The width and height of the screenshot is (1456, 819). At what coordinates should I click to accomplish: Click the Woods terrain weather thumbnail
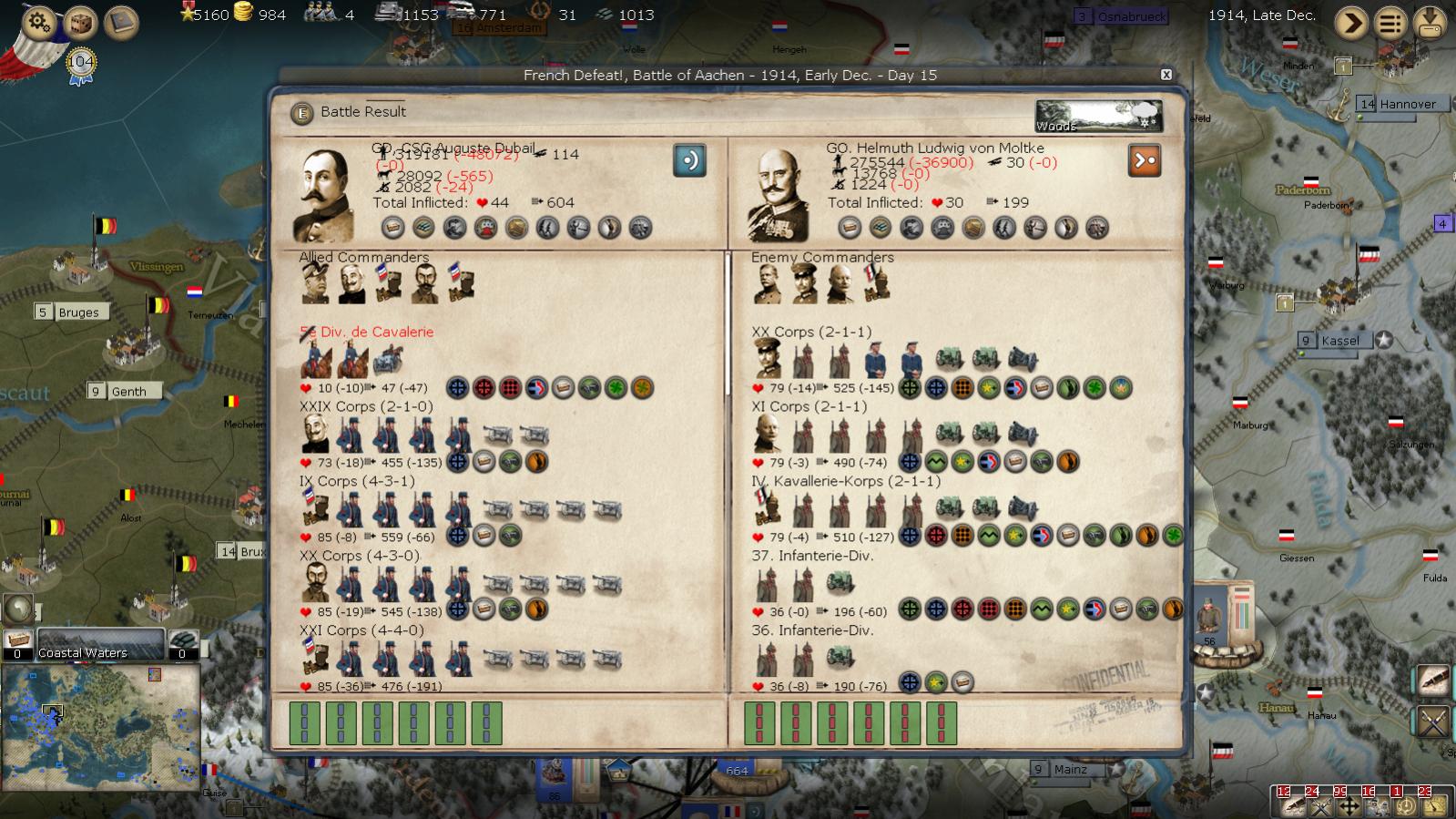pyautogui.click(x=1098, y=116)
